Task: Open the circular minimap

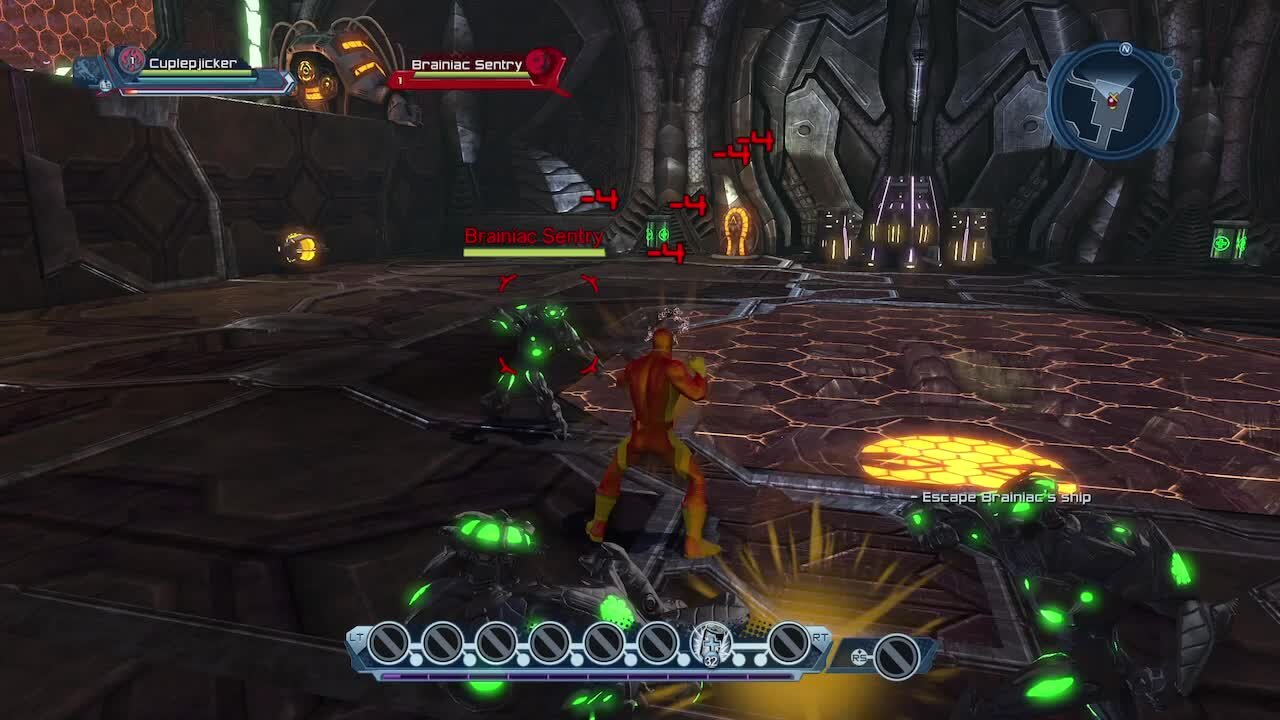Action: pos(1112,100)
